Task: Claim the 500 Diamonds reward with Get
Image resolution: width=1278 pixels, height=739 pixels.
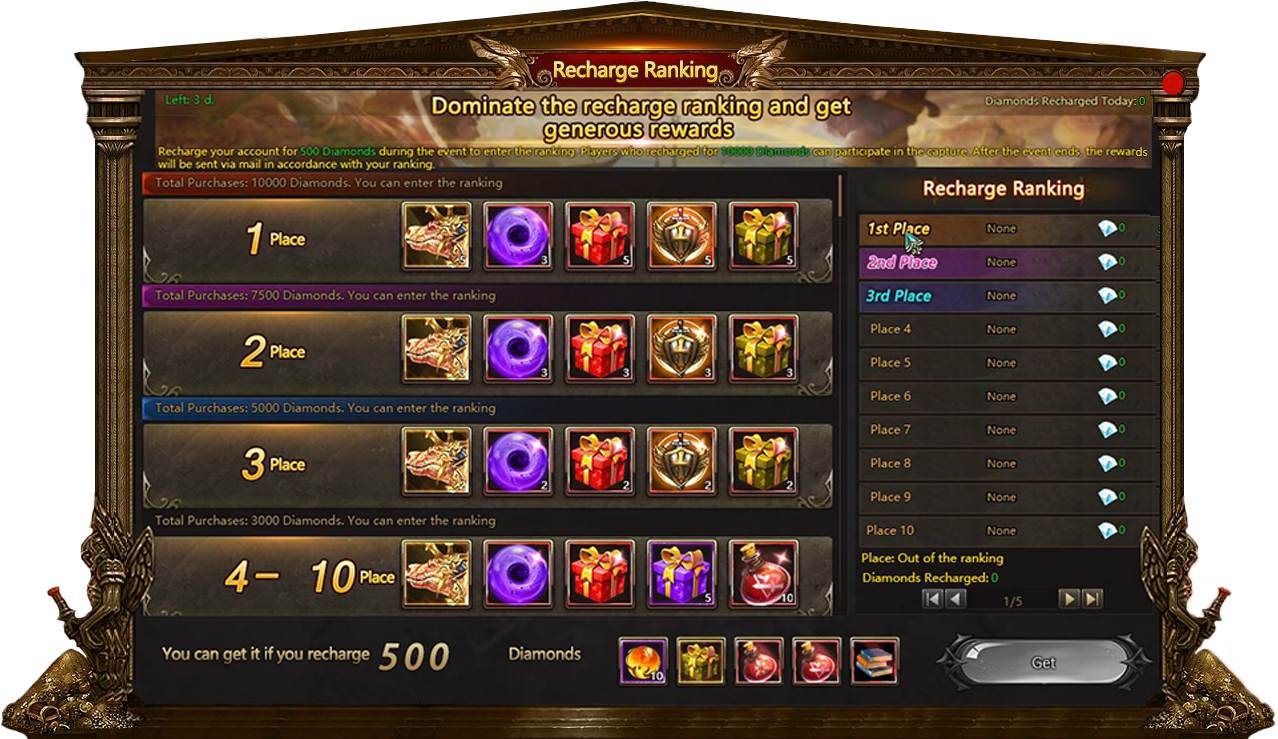Action: [x=1043, y=663]
